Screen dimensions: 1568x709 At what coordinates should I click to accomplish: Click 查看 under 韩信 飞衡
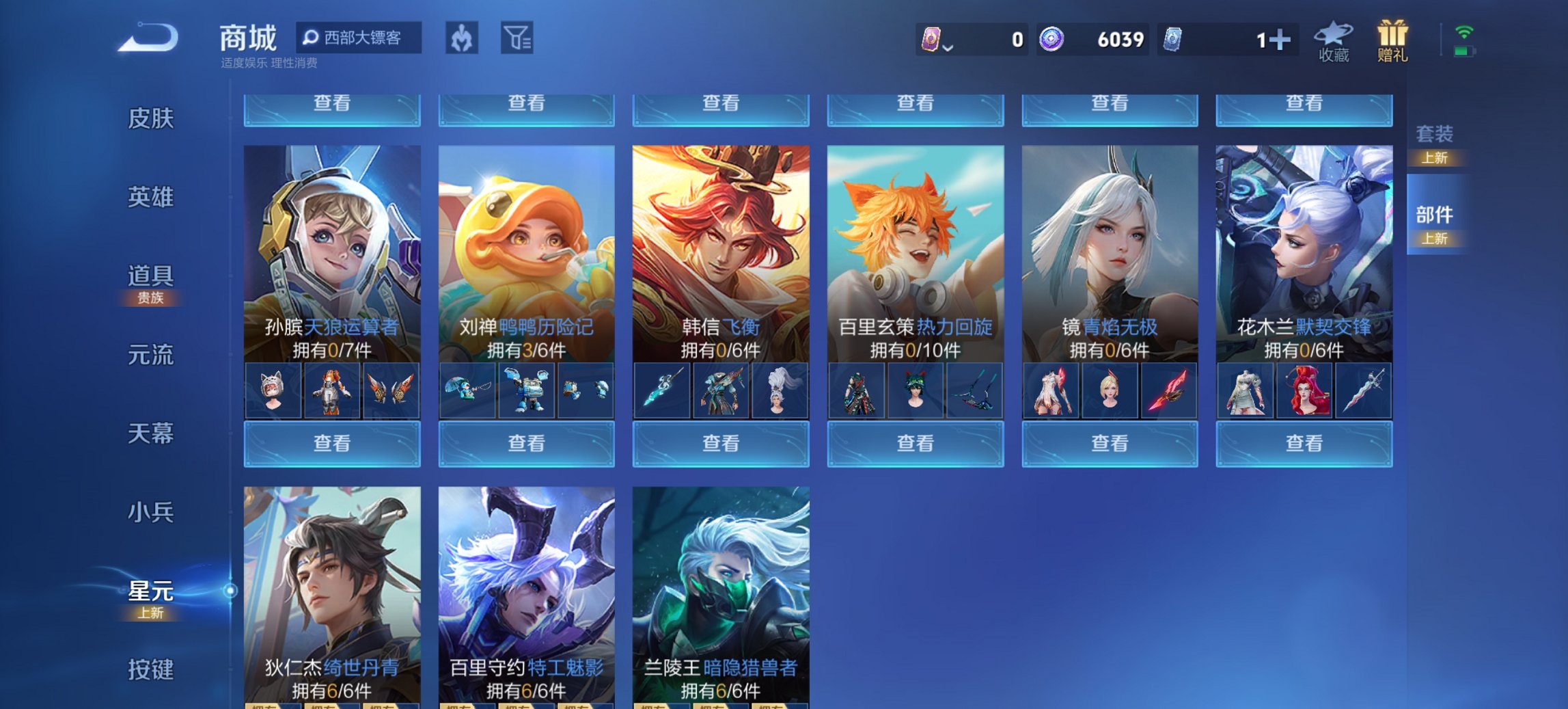tap(720, 444)
